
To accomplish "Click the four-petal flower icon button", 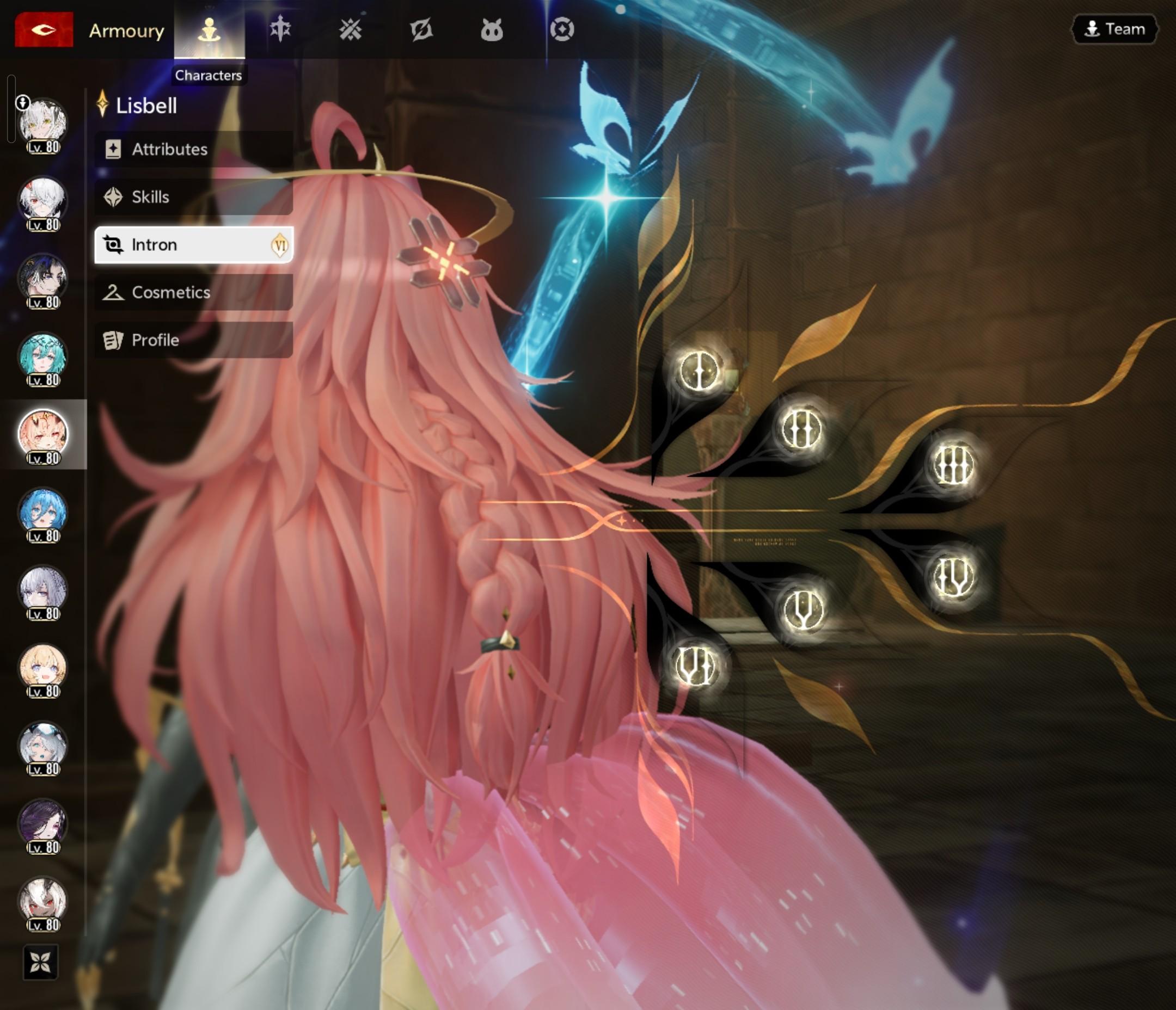I will (x=40, y=962).
